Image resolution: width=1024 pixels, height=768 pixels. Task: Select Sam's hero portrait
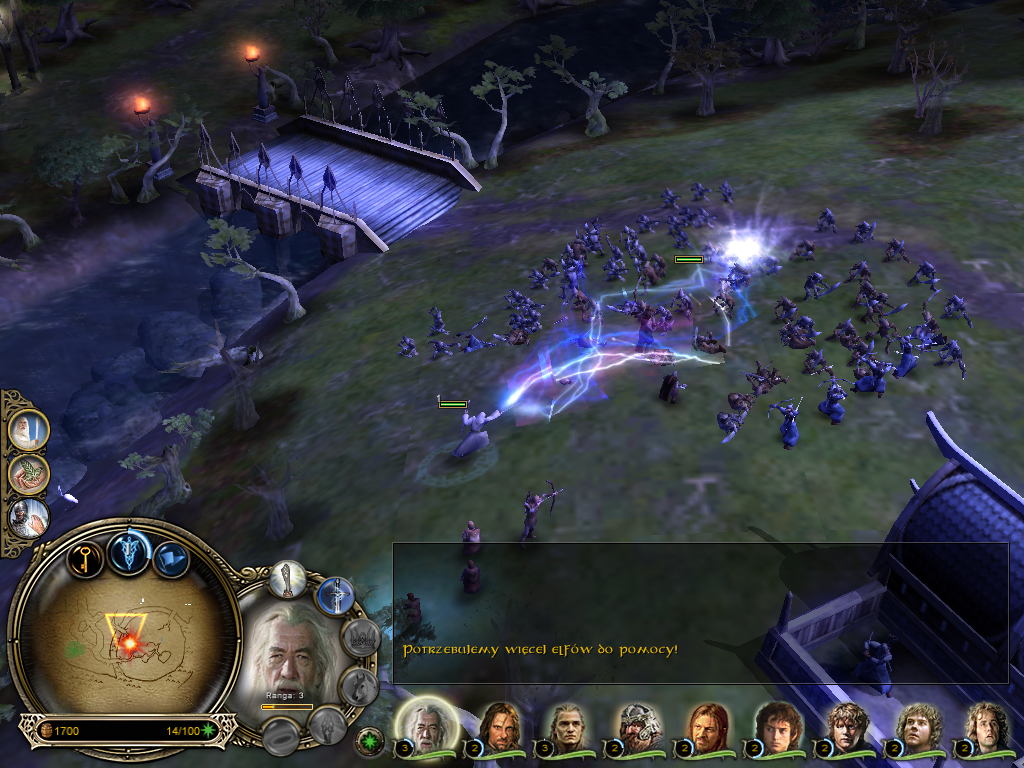pos(845,726)
